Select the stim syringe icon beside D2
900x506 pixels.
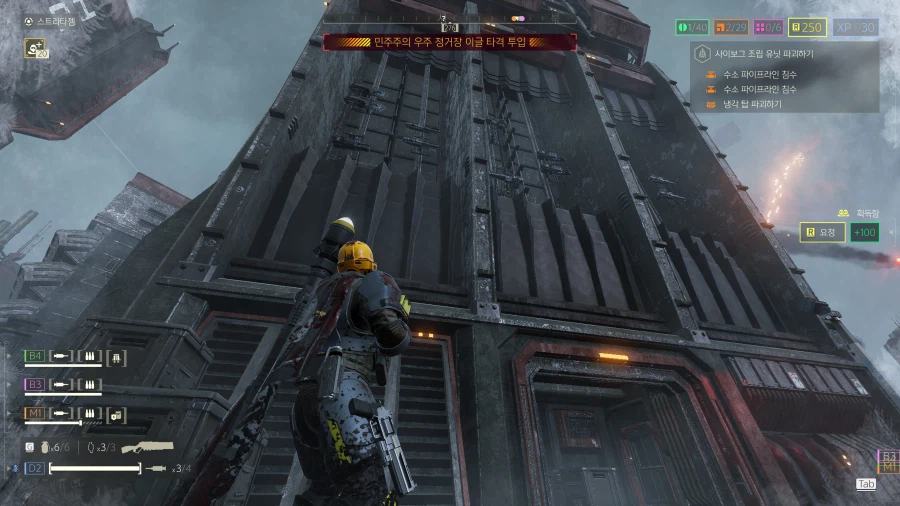click(x=155, y=468)
